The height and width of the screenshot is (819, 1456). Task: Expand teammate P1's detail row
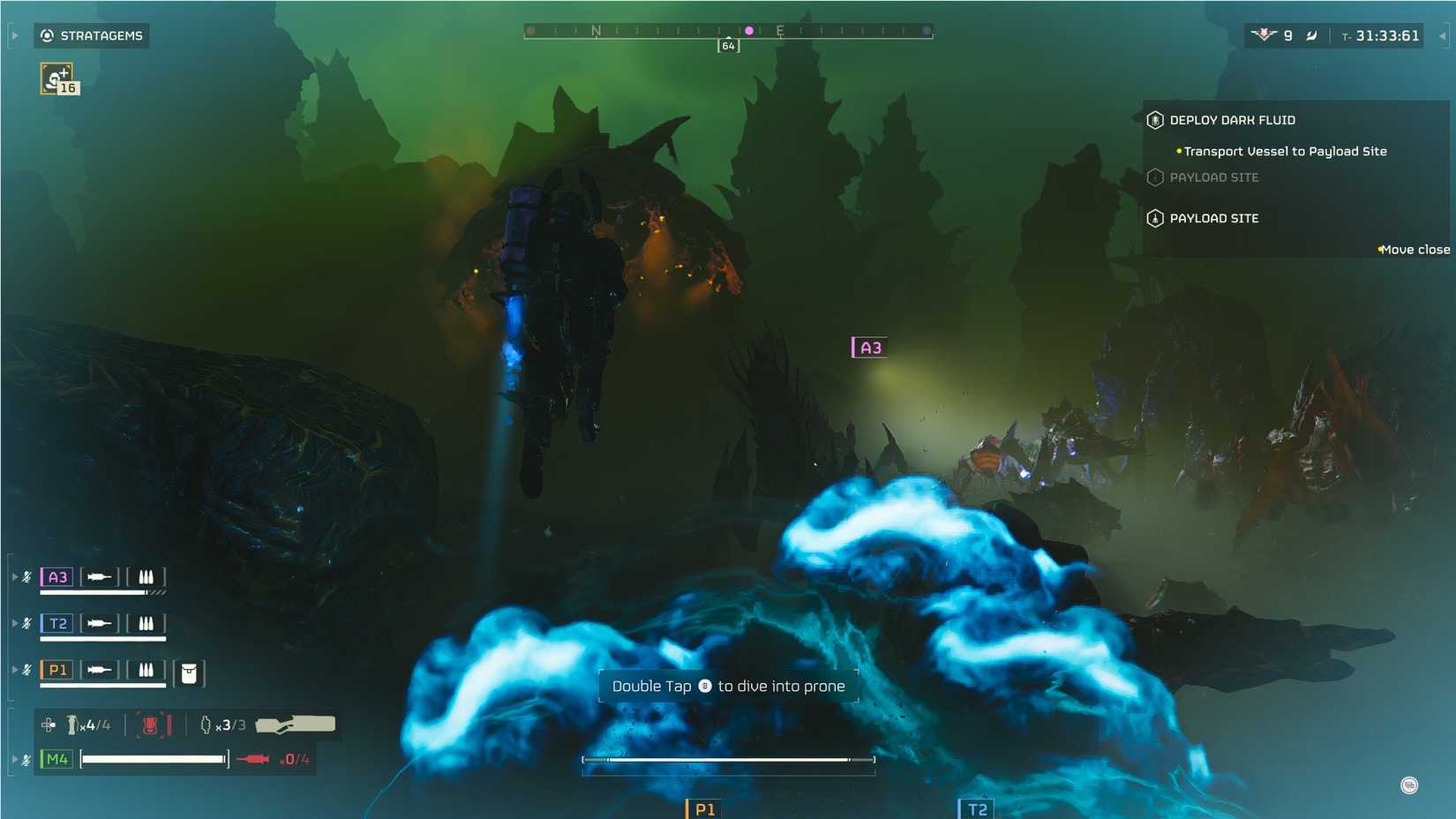15,669
